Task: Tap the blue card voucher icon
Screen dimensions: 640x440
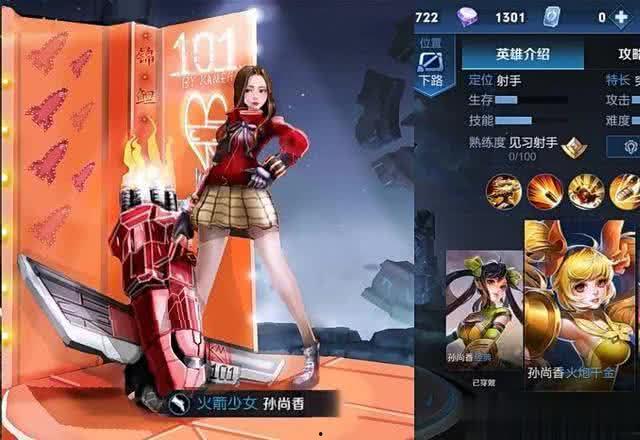Action: point(550,16)
